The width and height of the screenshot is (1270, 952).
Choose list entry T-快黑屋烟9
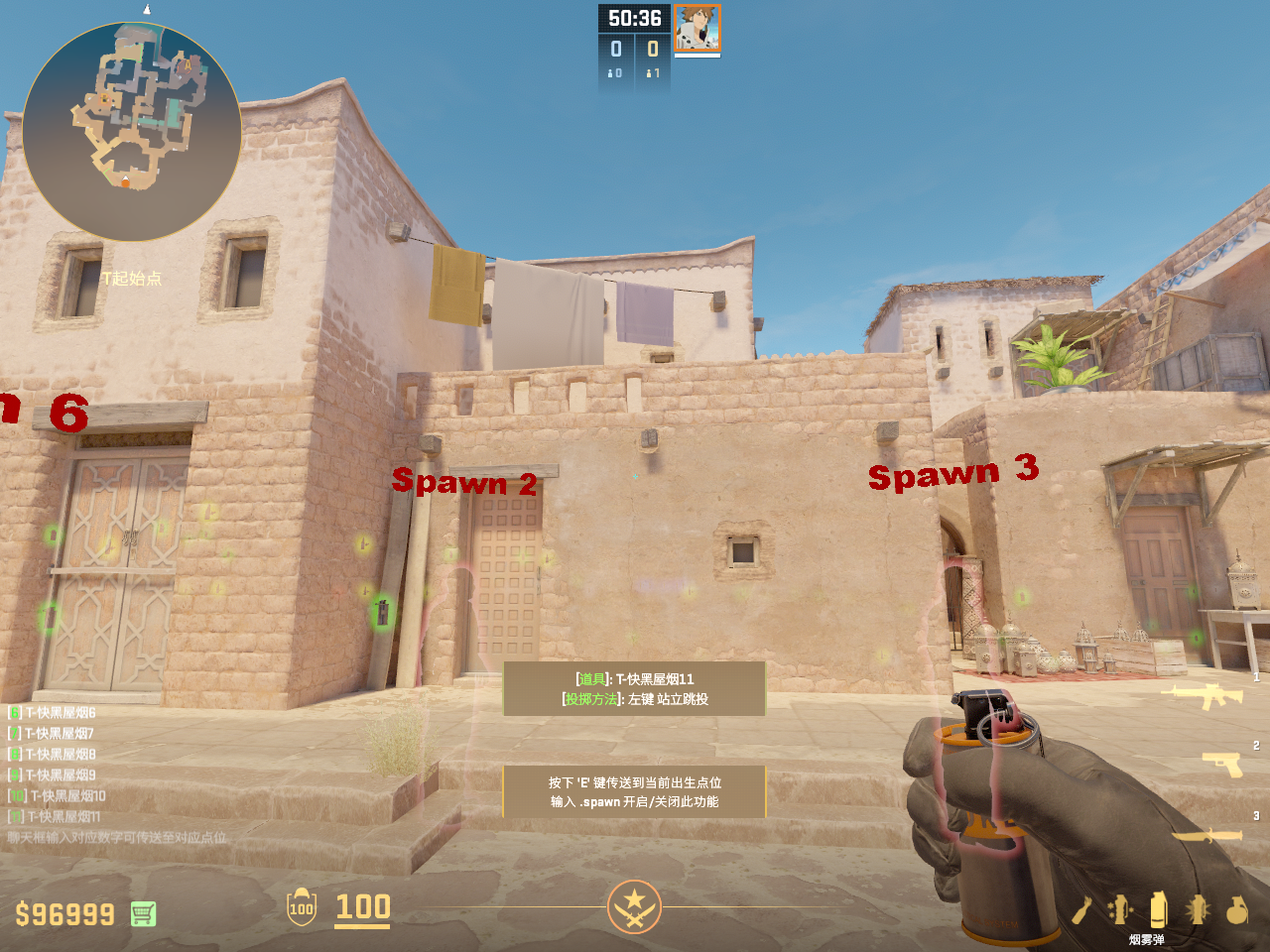click(60, 774)
